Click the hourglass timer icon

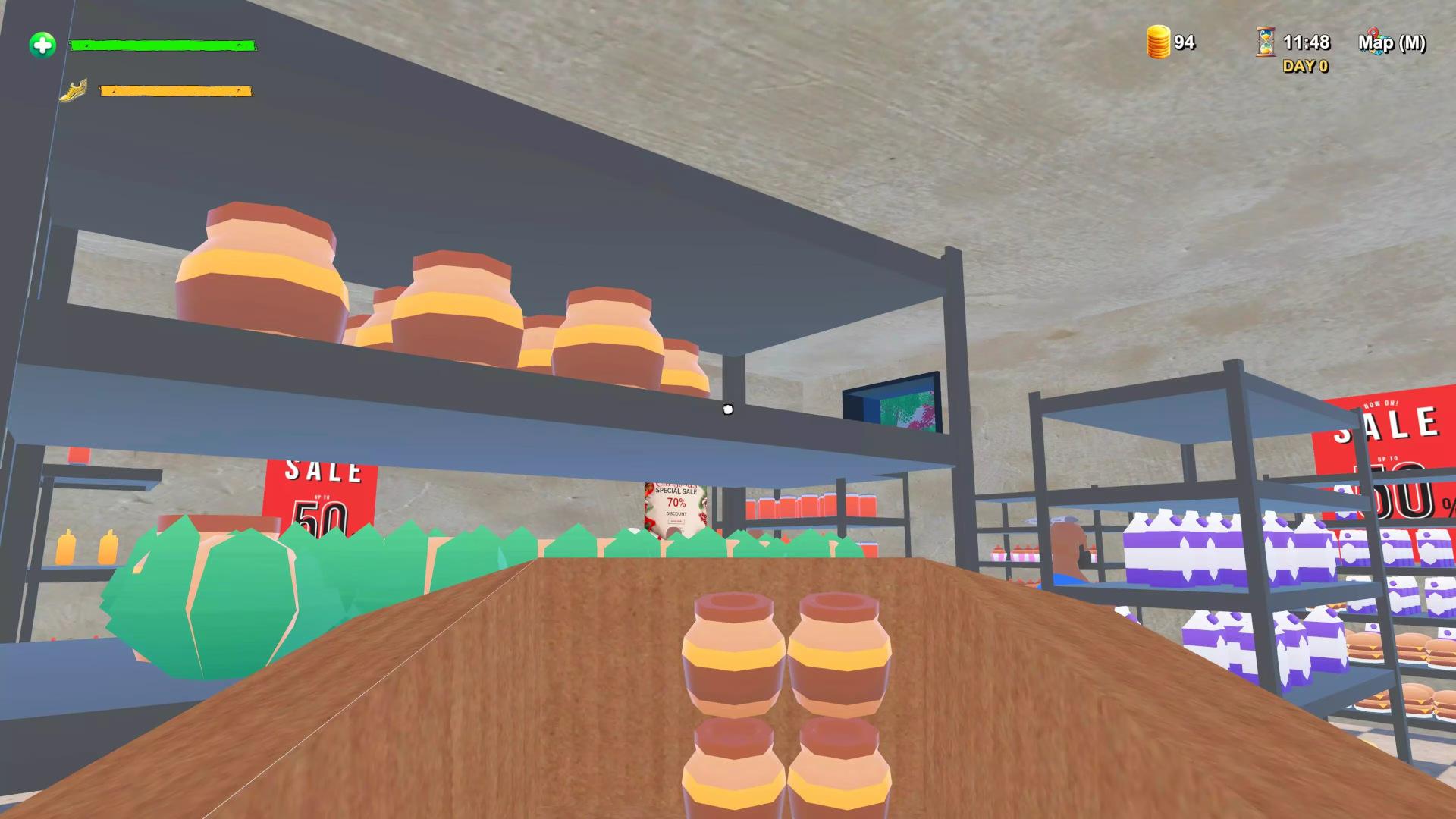click(x=1266, y=43)
